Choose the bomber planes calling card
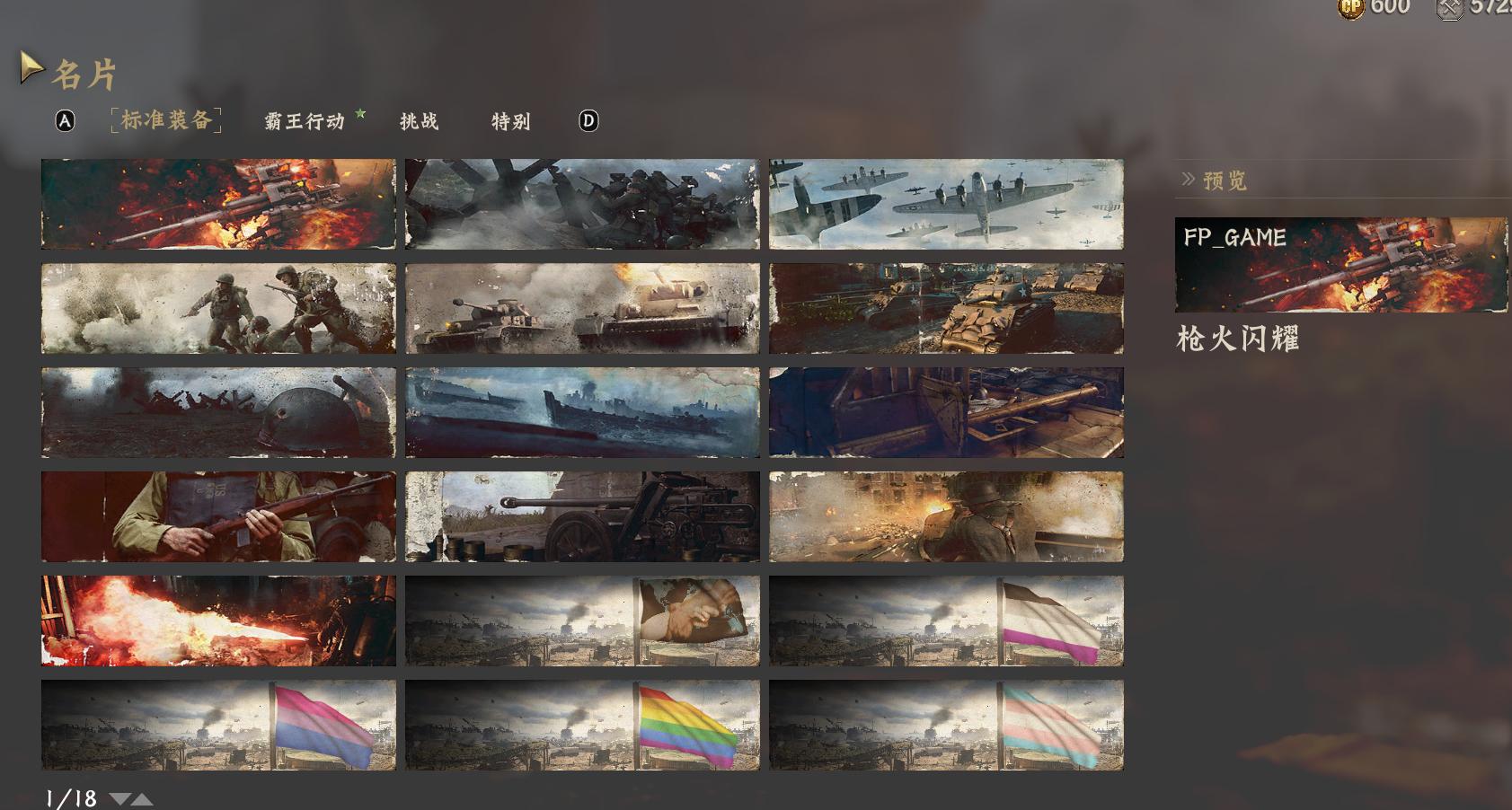 pos(946,204)
